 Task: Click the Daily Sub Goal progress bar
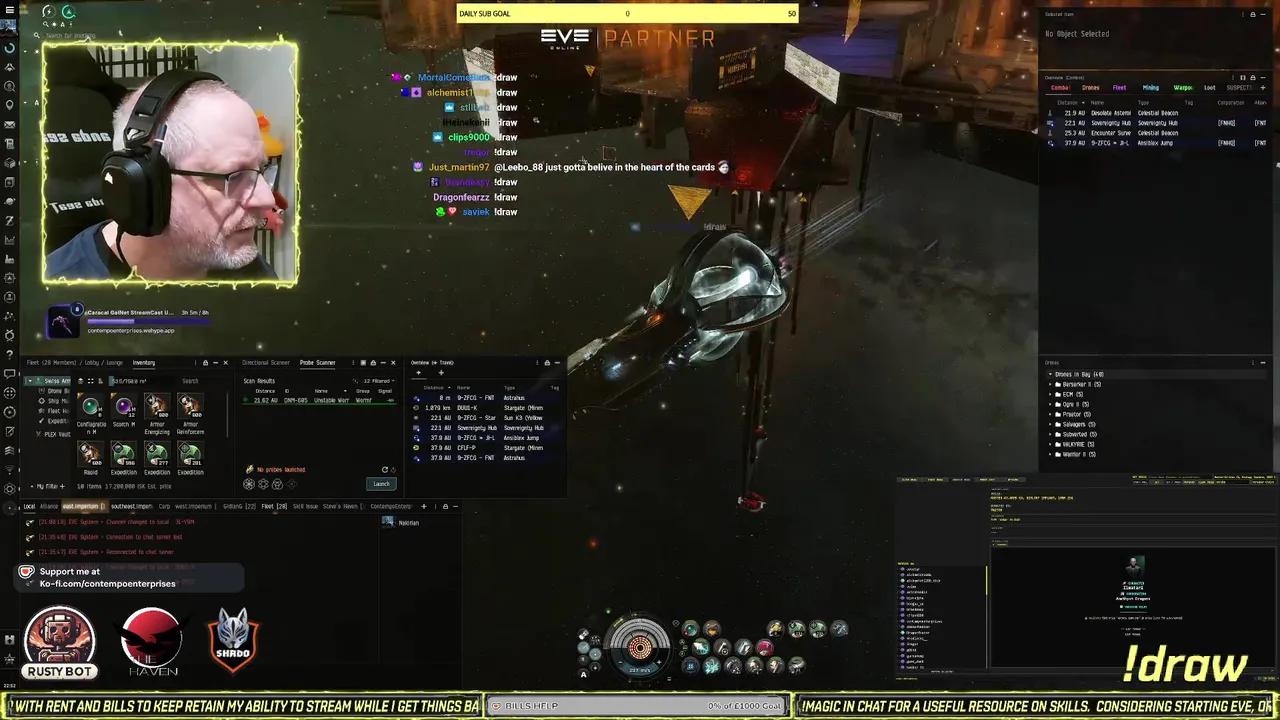(627, 13)
